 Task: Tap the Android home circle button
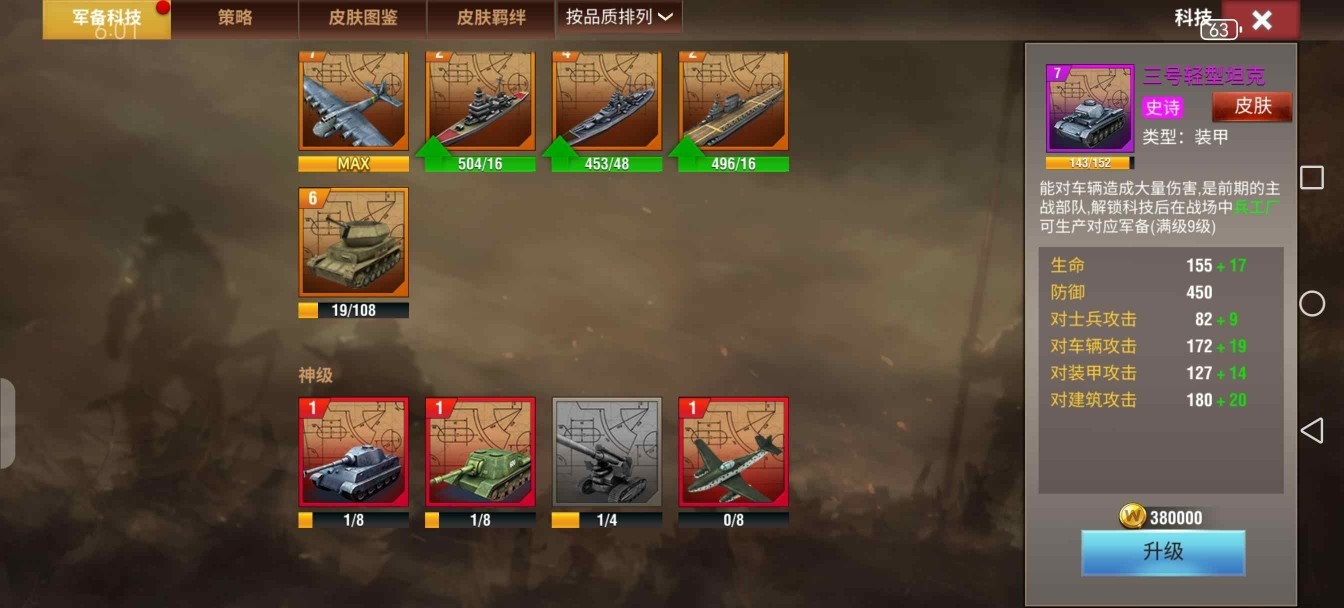[1311, 304]
